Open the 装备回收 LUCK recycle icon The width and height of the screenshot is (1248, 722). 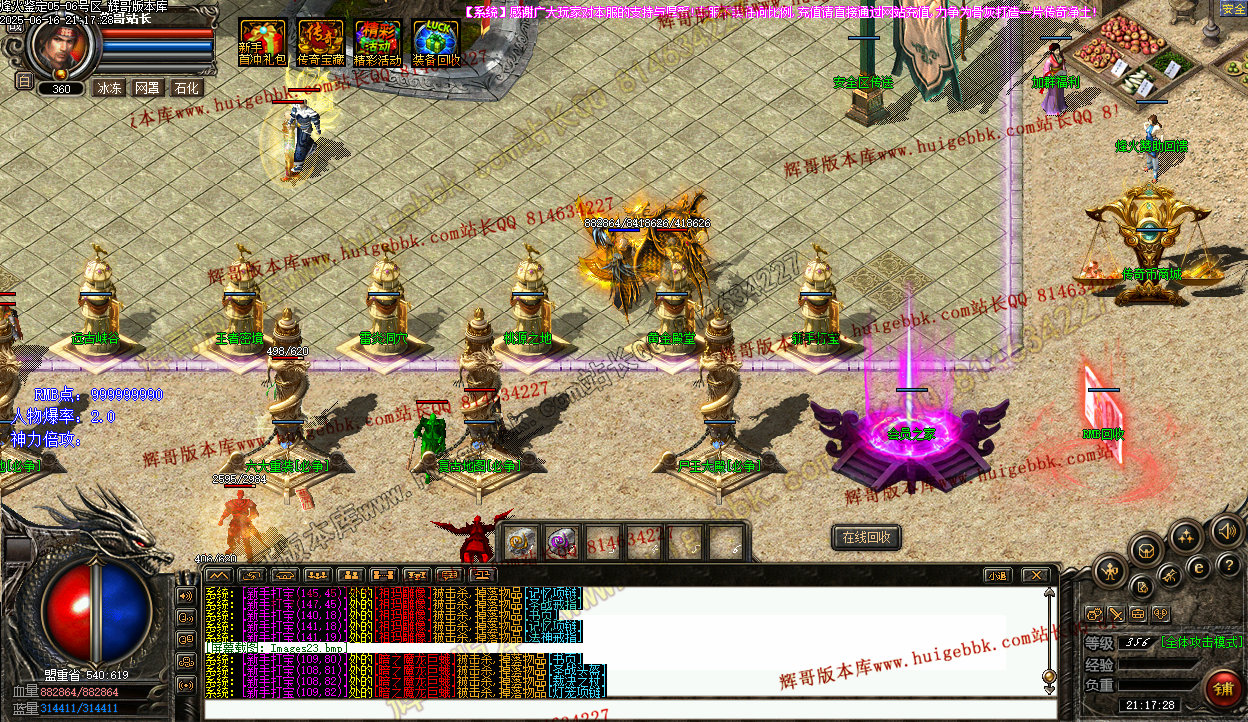[436, 42]
